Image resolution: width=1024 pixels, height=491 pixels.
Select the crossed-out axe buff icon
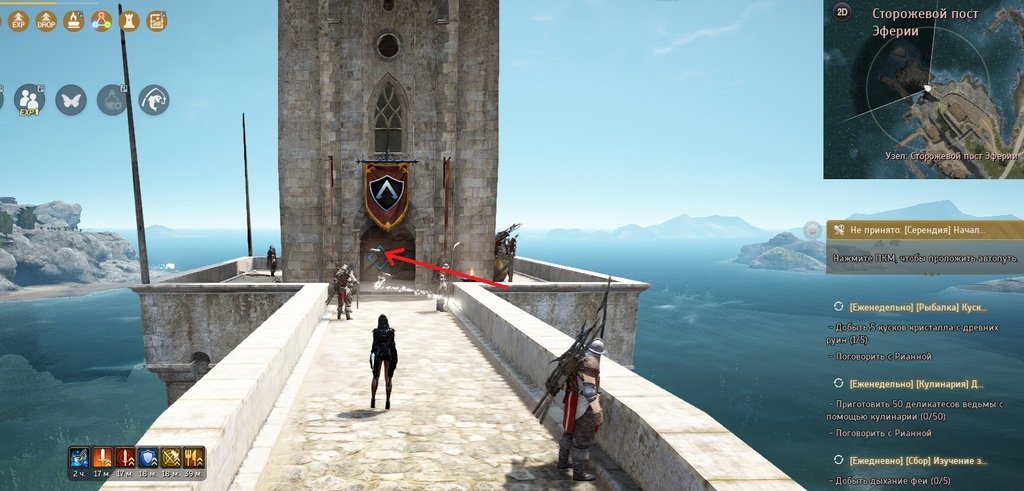(x=170, y=458)
